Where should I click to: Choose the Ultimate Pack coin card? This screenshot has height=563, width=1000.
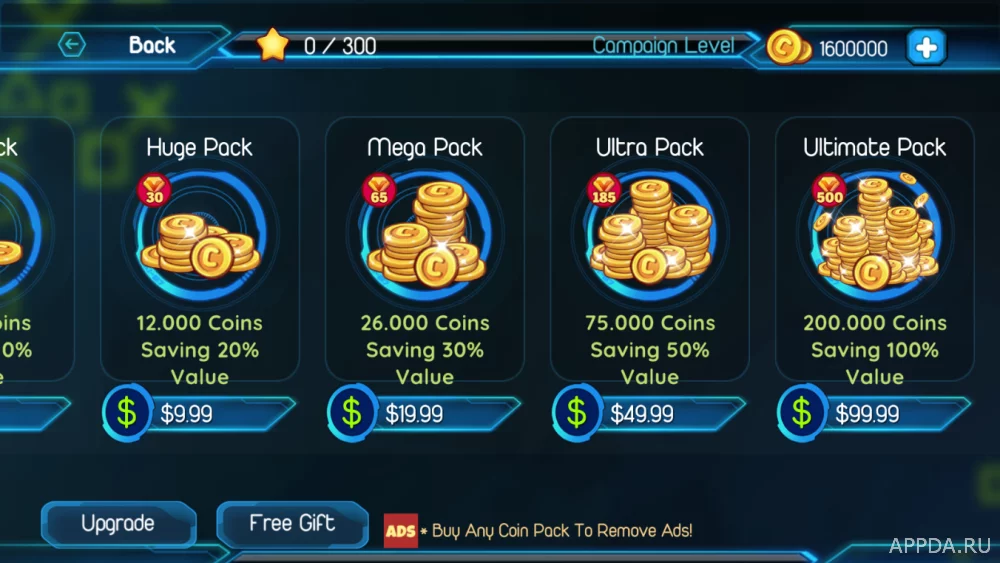[x=874, y=250]
